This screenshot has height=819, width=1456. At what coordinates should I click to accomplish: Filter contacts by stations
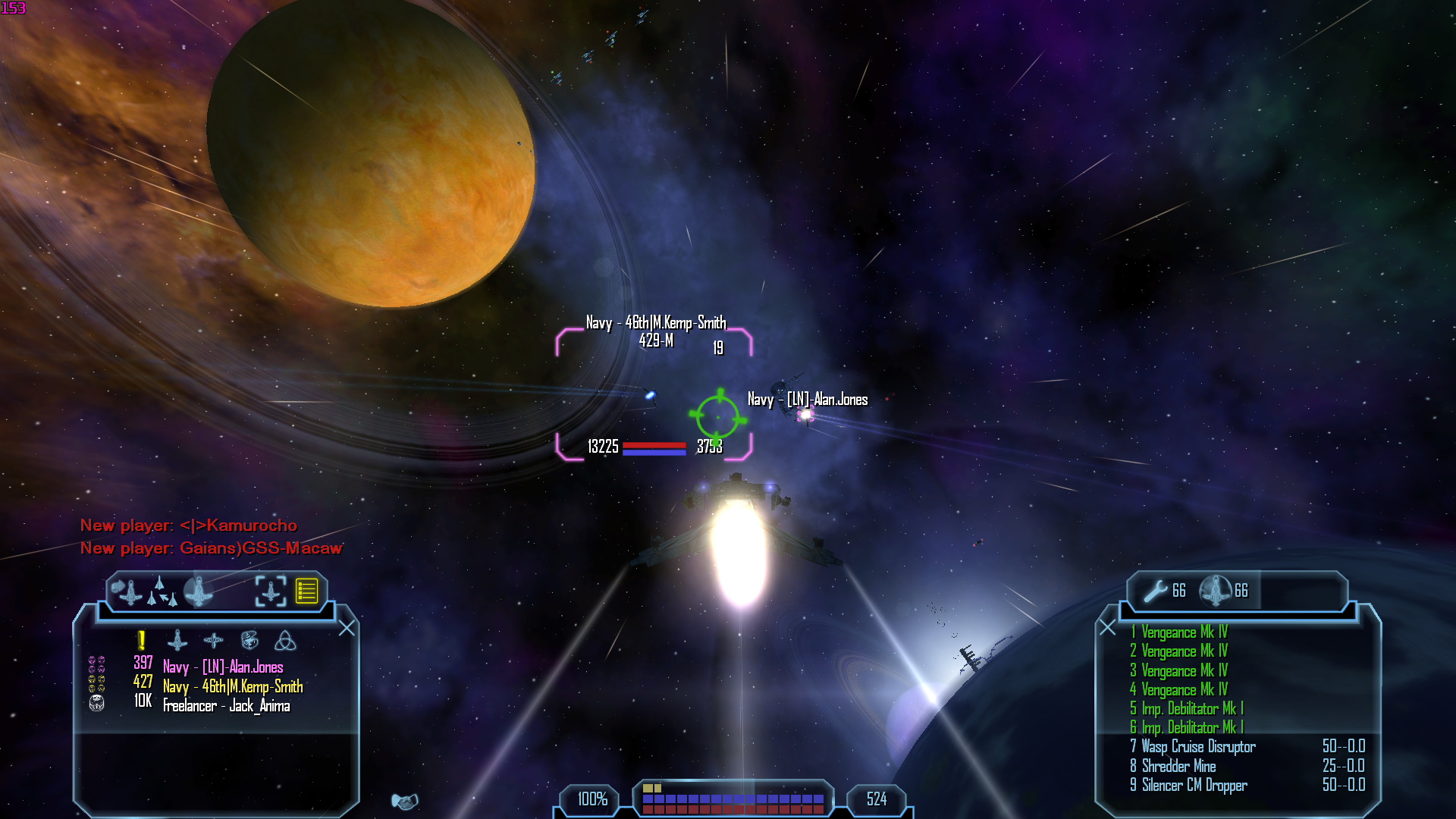pos(214,641)
